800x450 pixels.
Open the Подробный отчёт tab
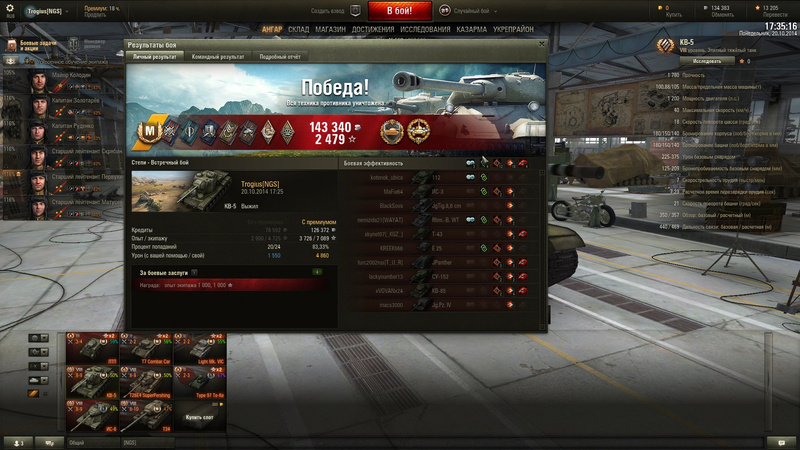pos(280,57)
